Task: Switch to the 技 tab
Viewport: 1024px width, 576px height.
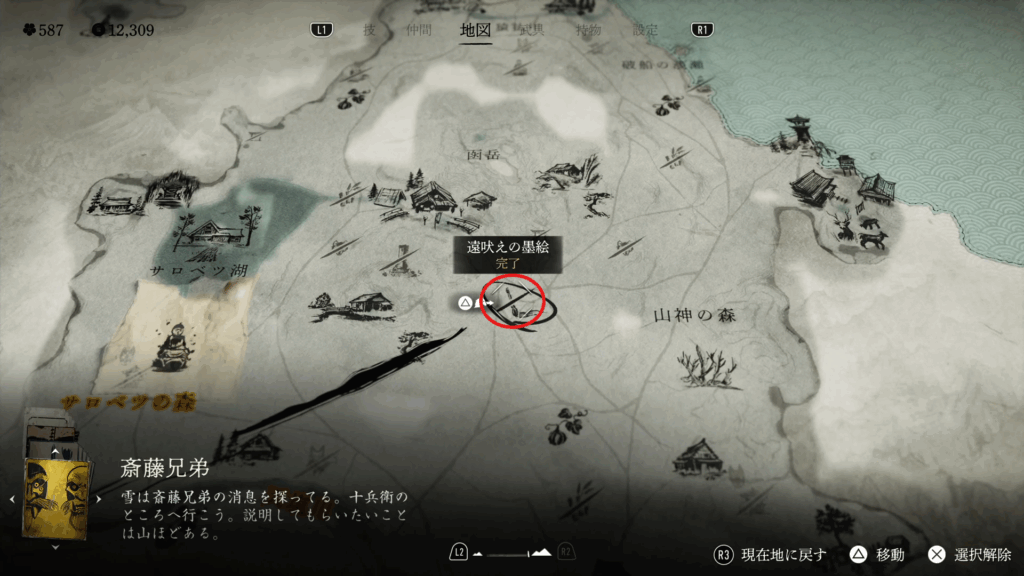Action: point(369,30)
